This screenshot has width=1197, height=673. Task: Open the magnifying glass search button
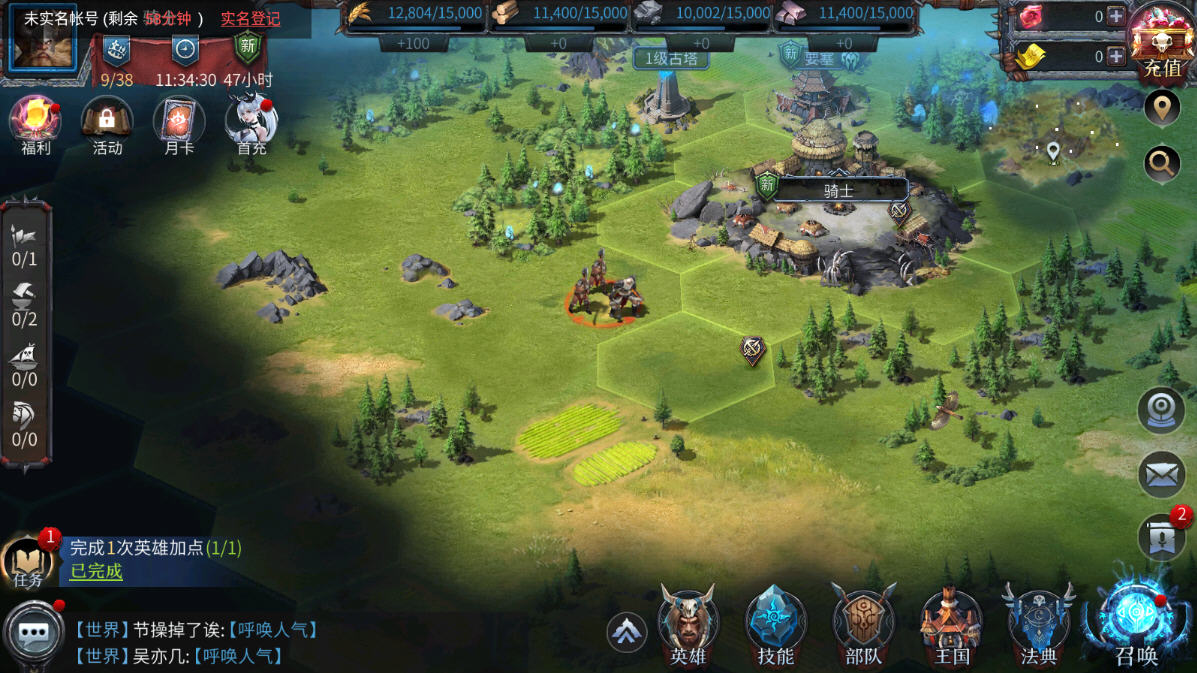(x=1161, y=162)
